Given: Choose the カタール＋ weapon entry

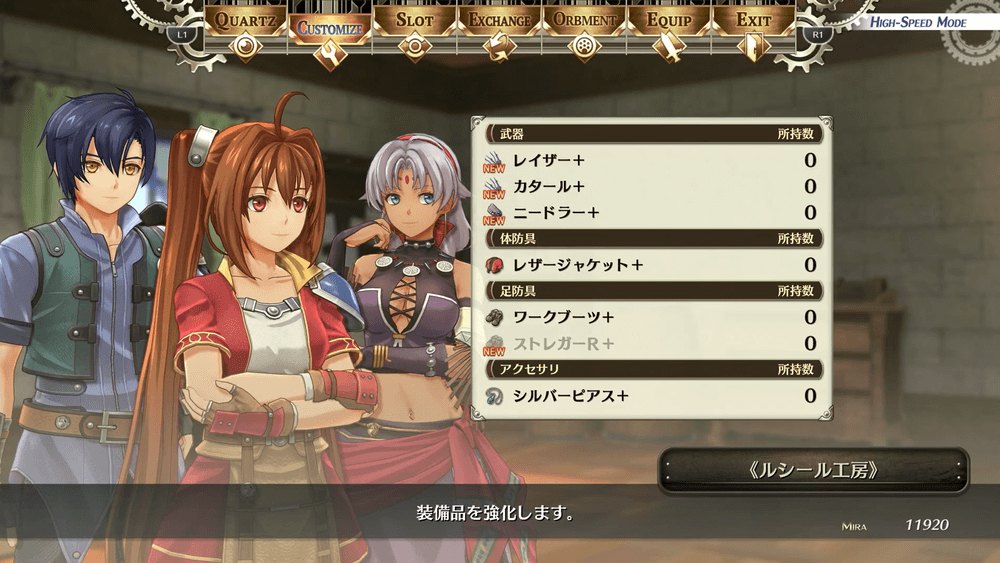Looking at the screenshot, I should coord(650,186).
